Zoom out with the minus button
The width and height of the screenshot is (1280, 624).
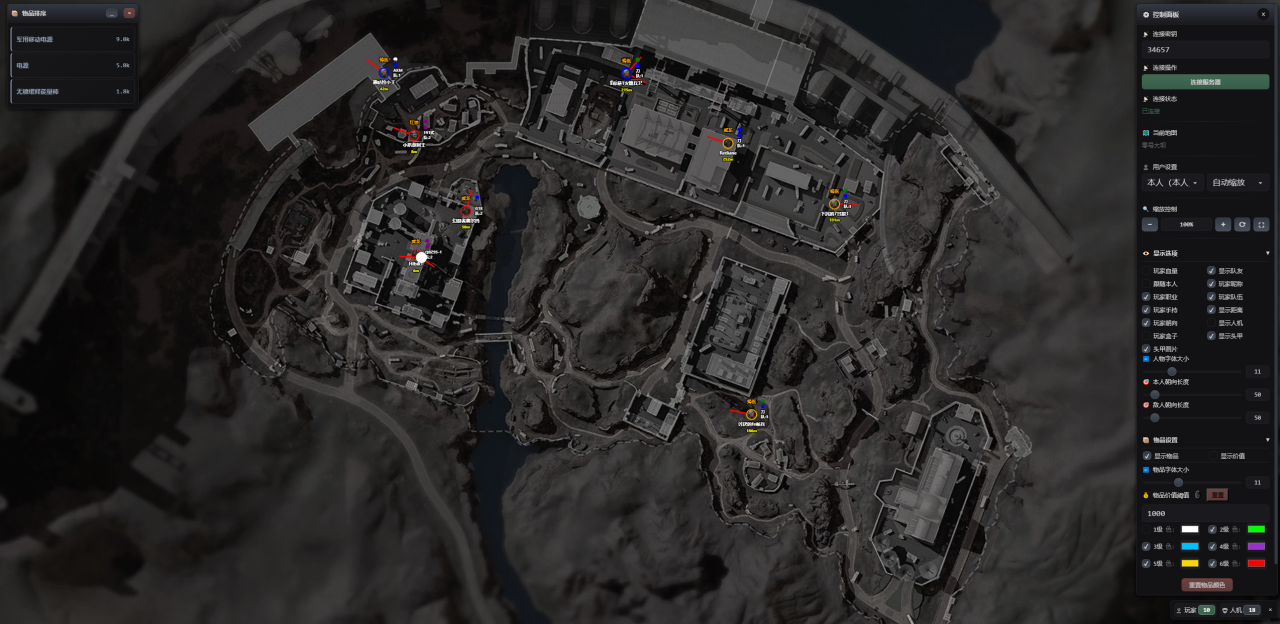click(x=1150, y=225)
